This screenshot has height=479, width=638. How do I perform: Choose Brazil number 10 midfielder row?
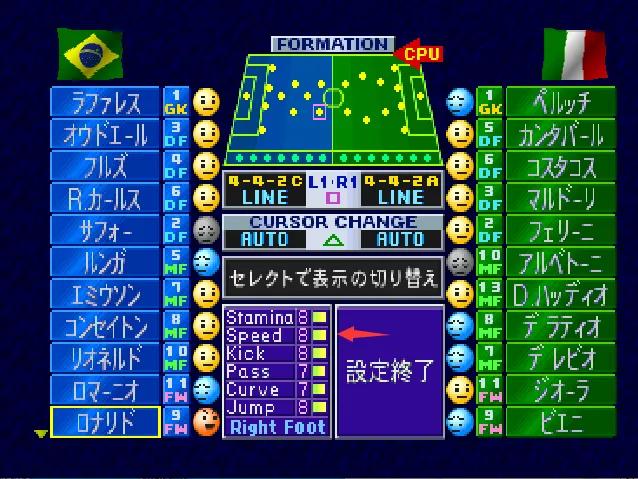[105, 358]
